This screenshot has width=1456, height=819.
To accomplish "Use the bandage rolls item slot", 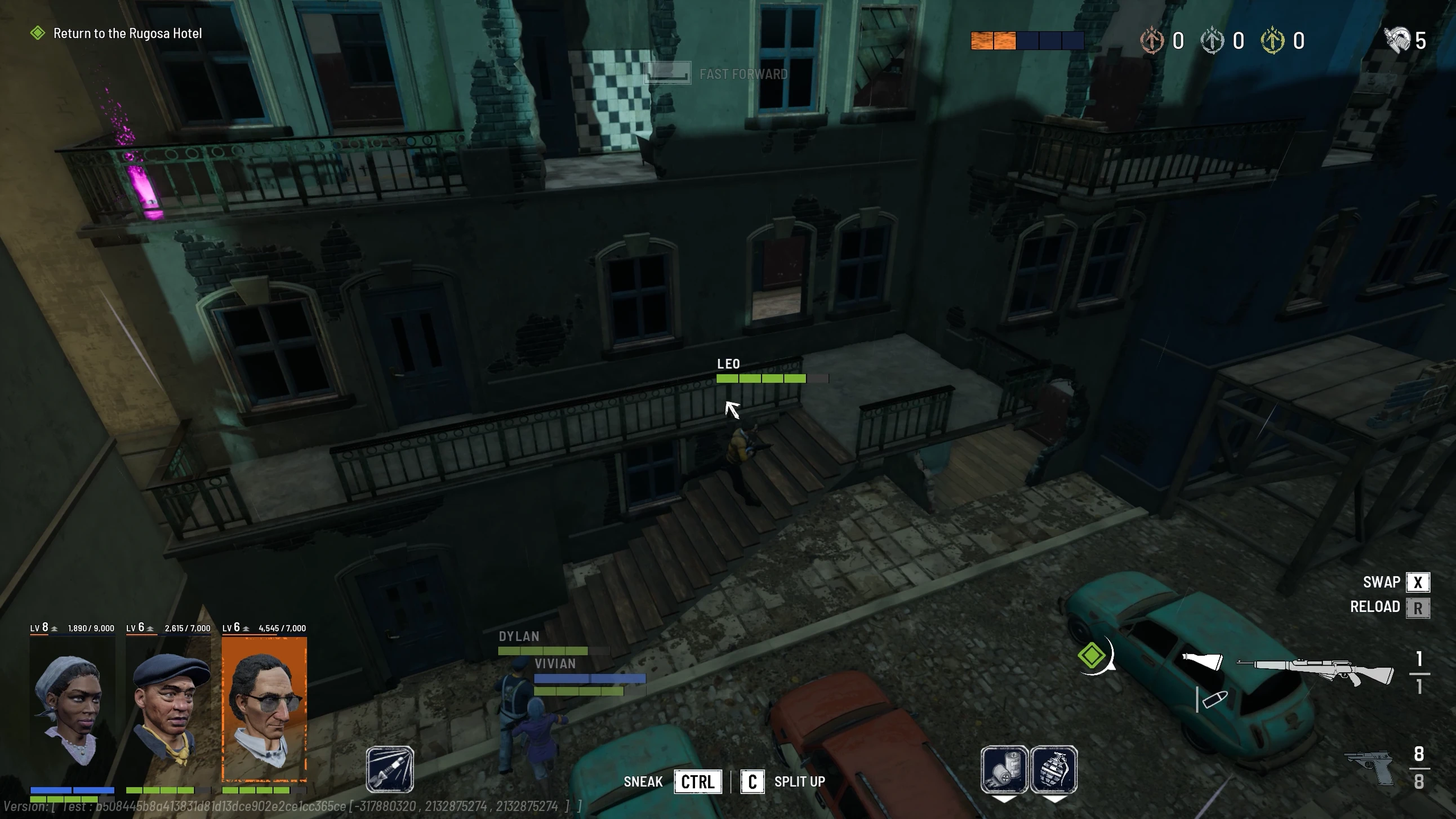I will (x=1004, y=769).
